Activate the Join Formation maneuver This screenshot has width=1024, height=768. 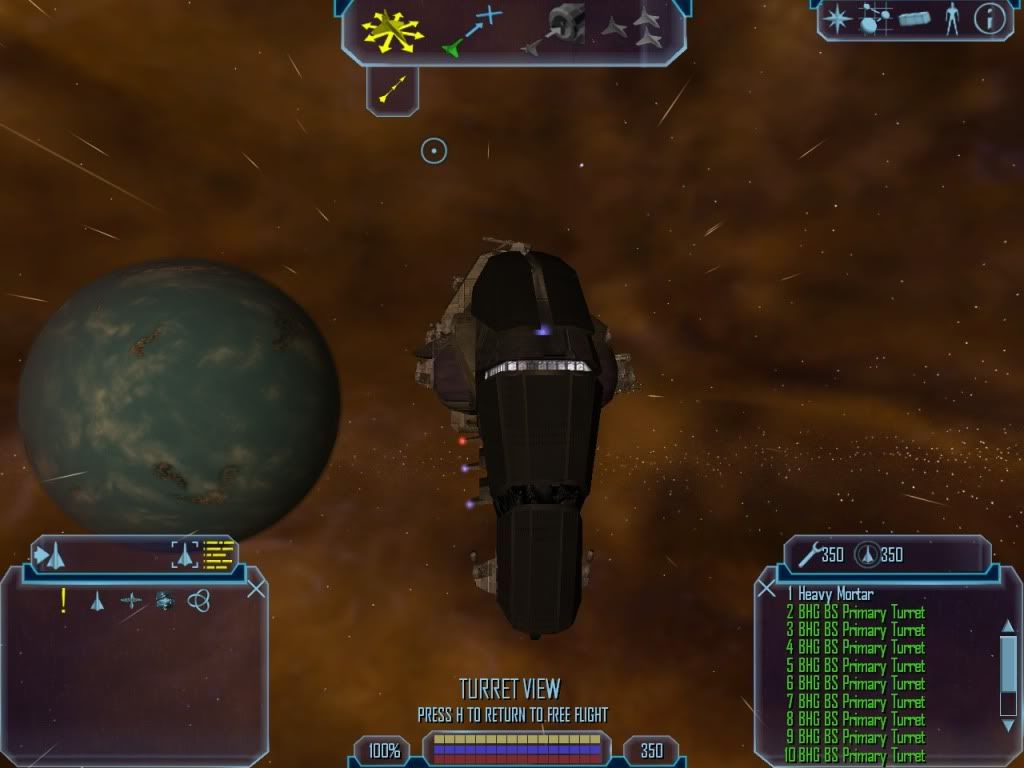click(634, 30)
